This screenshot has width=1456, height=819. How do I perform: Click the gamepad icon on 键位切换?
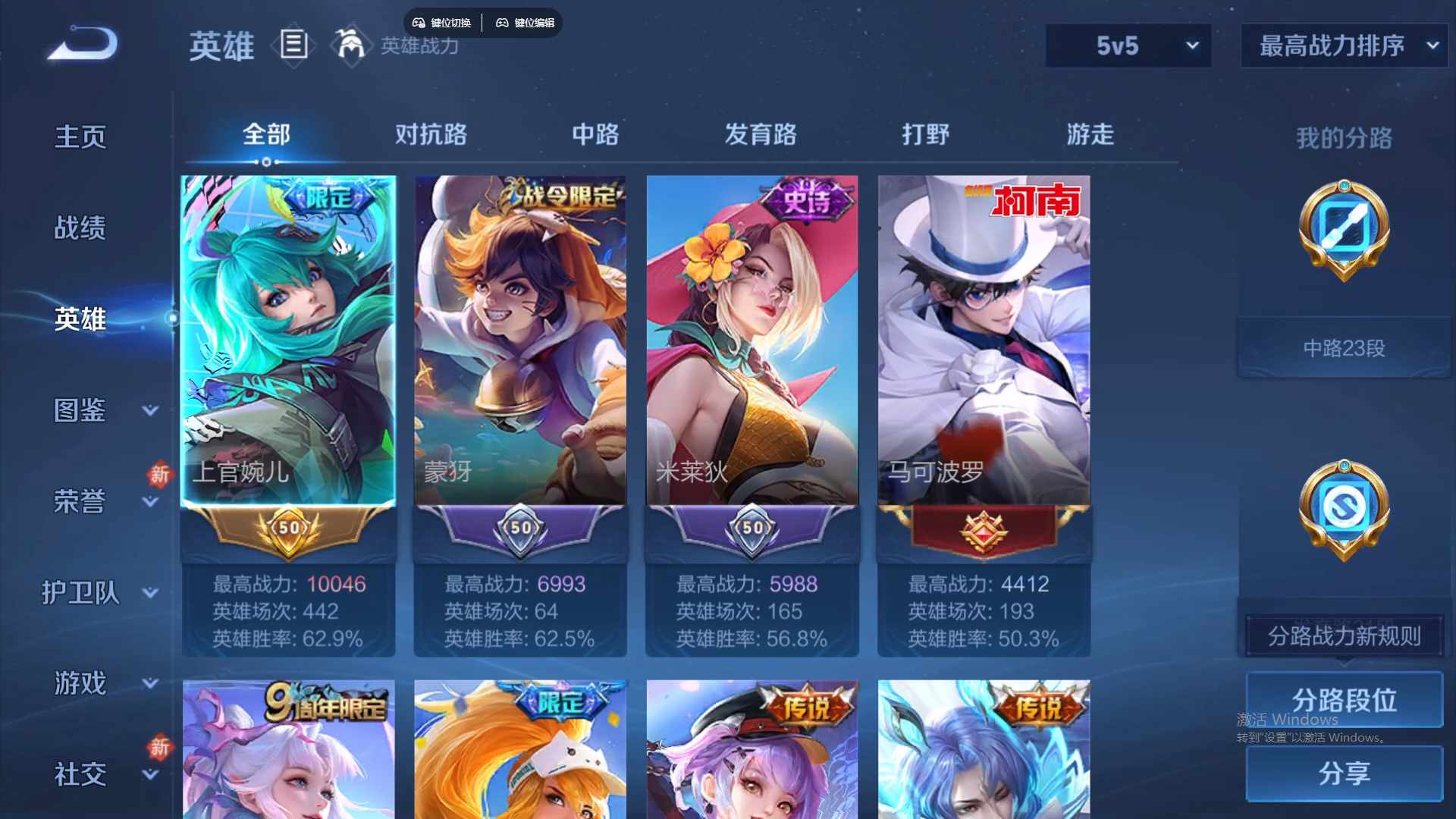pos(418,22)
